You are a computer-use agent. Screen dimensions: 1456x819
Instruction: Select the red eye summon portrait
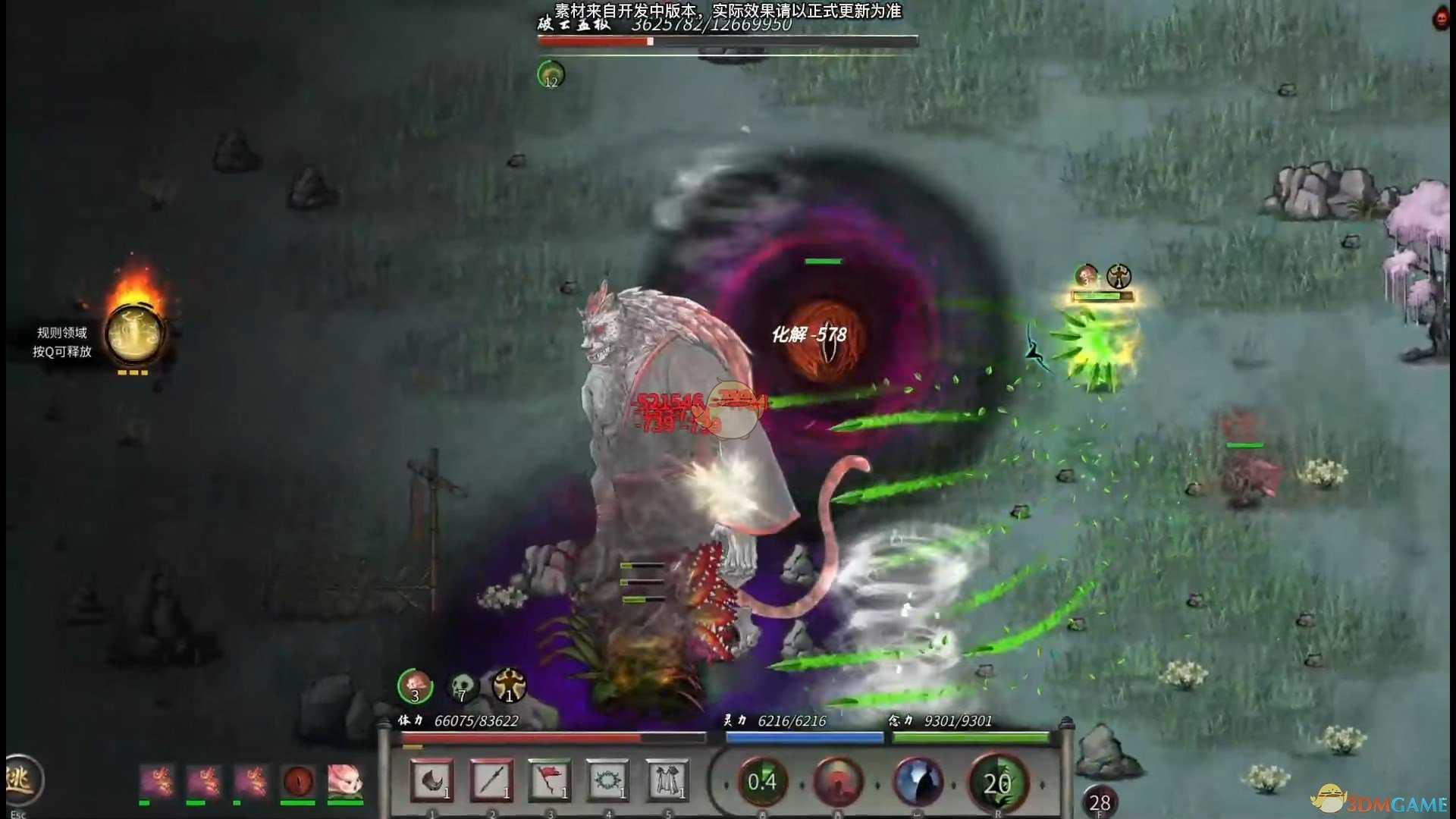(298, 780)
